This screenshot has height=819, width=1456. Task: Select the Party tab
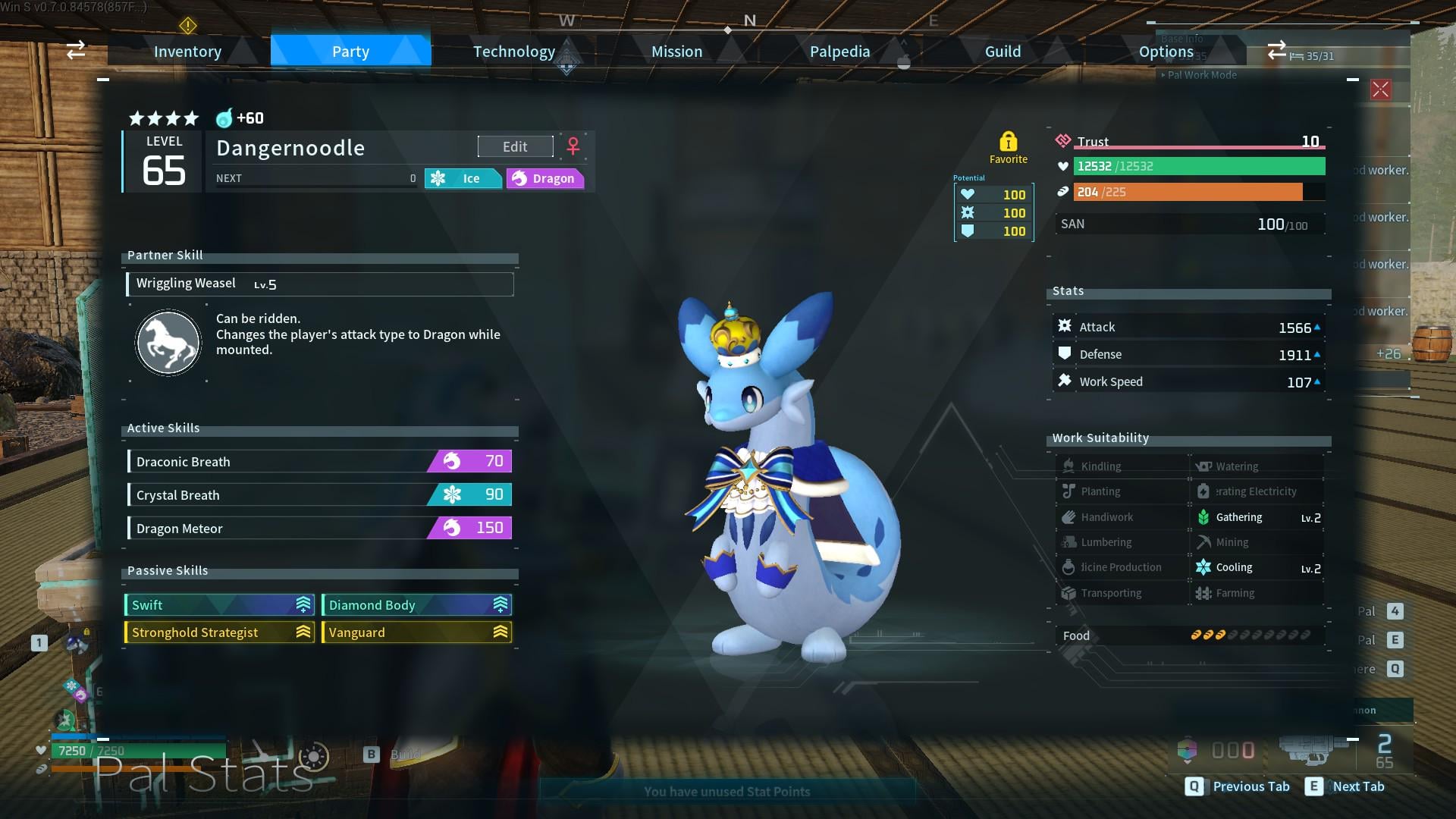(350, 52)
